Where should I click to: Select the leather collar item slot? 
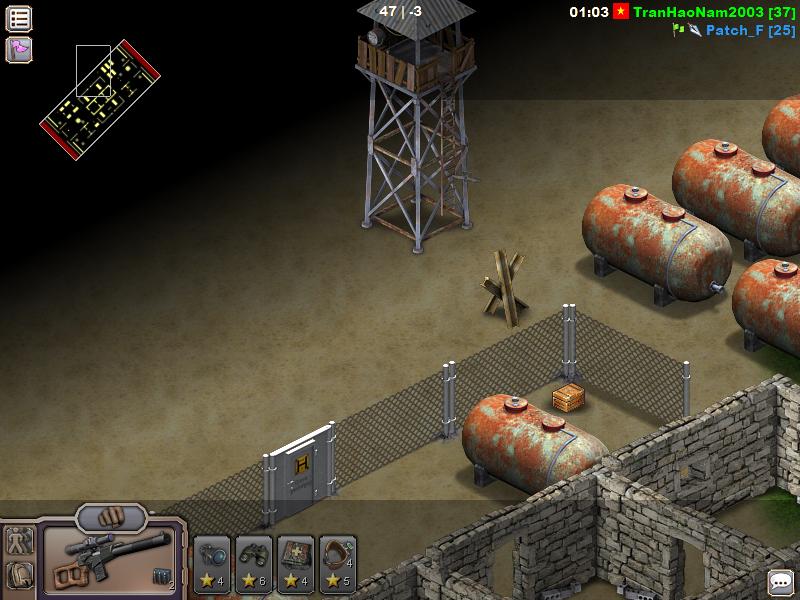338,563
